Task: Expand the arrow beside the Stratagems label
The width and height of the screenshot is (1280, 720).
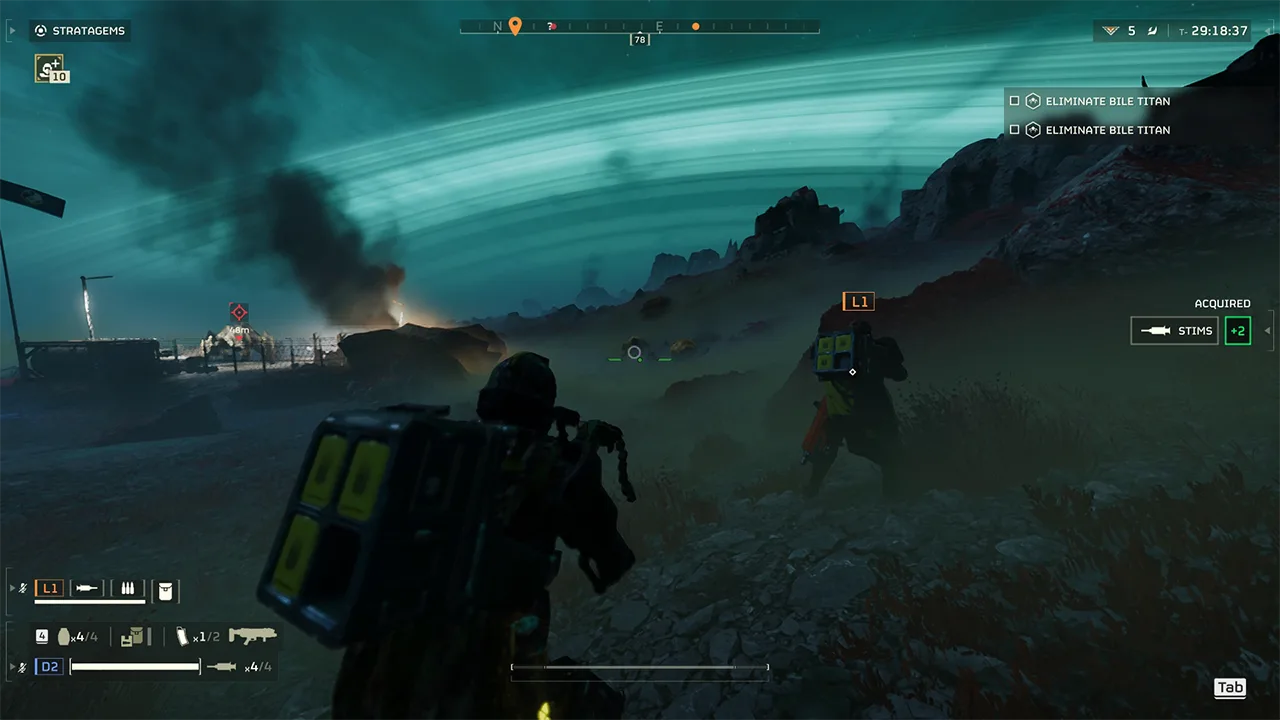Action: pyautogui.click(x=12, y=31)
